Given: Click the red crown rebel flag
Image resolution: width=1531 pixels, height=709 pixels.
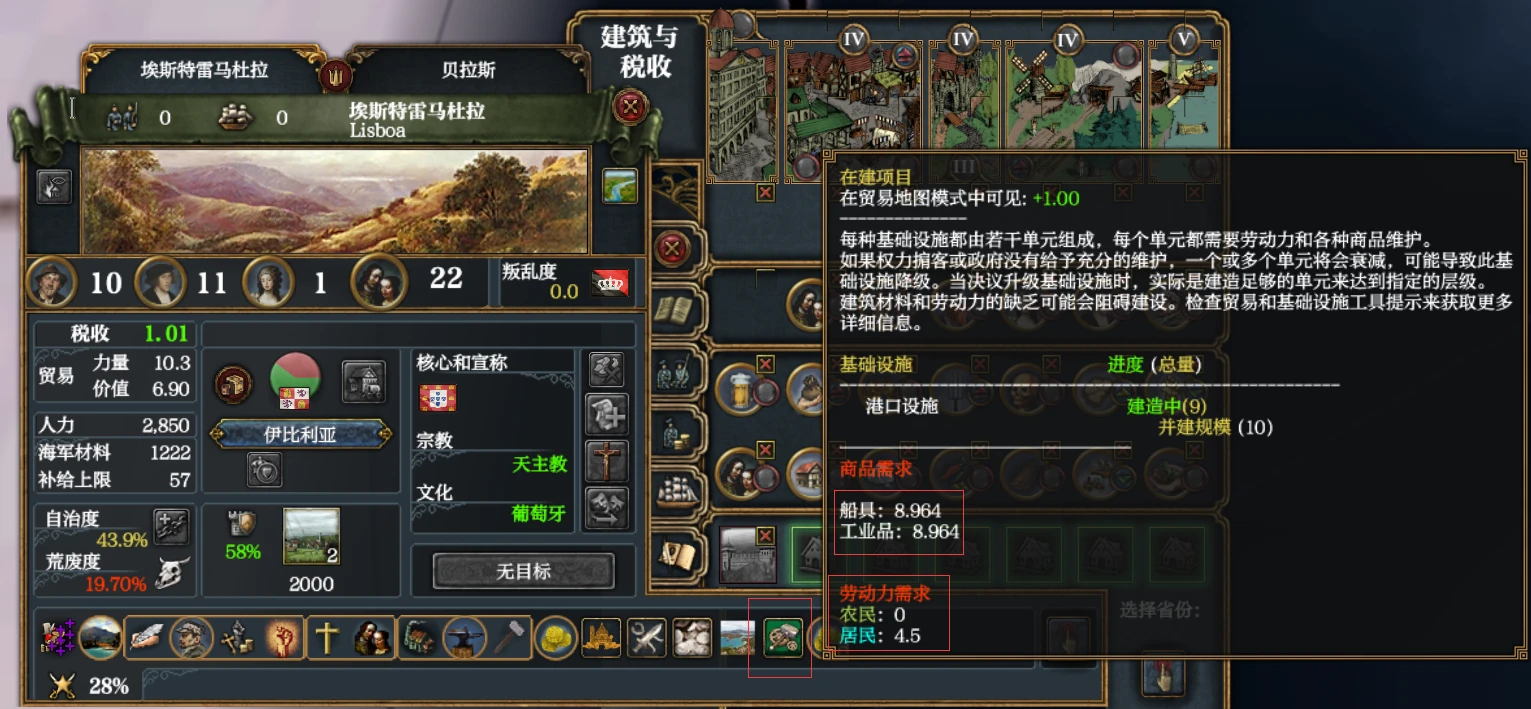Looking at the screenshot, I should point(610,283).
